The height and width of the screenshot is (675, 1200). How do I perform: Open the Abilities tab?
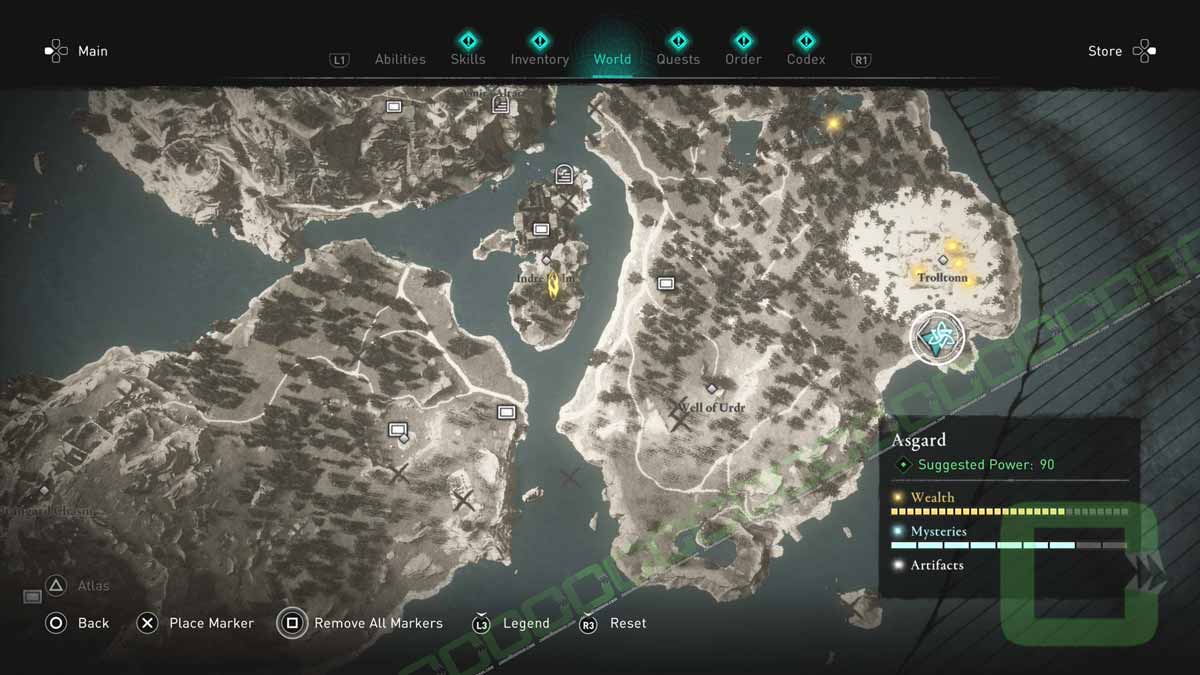point(400,59)
